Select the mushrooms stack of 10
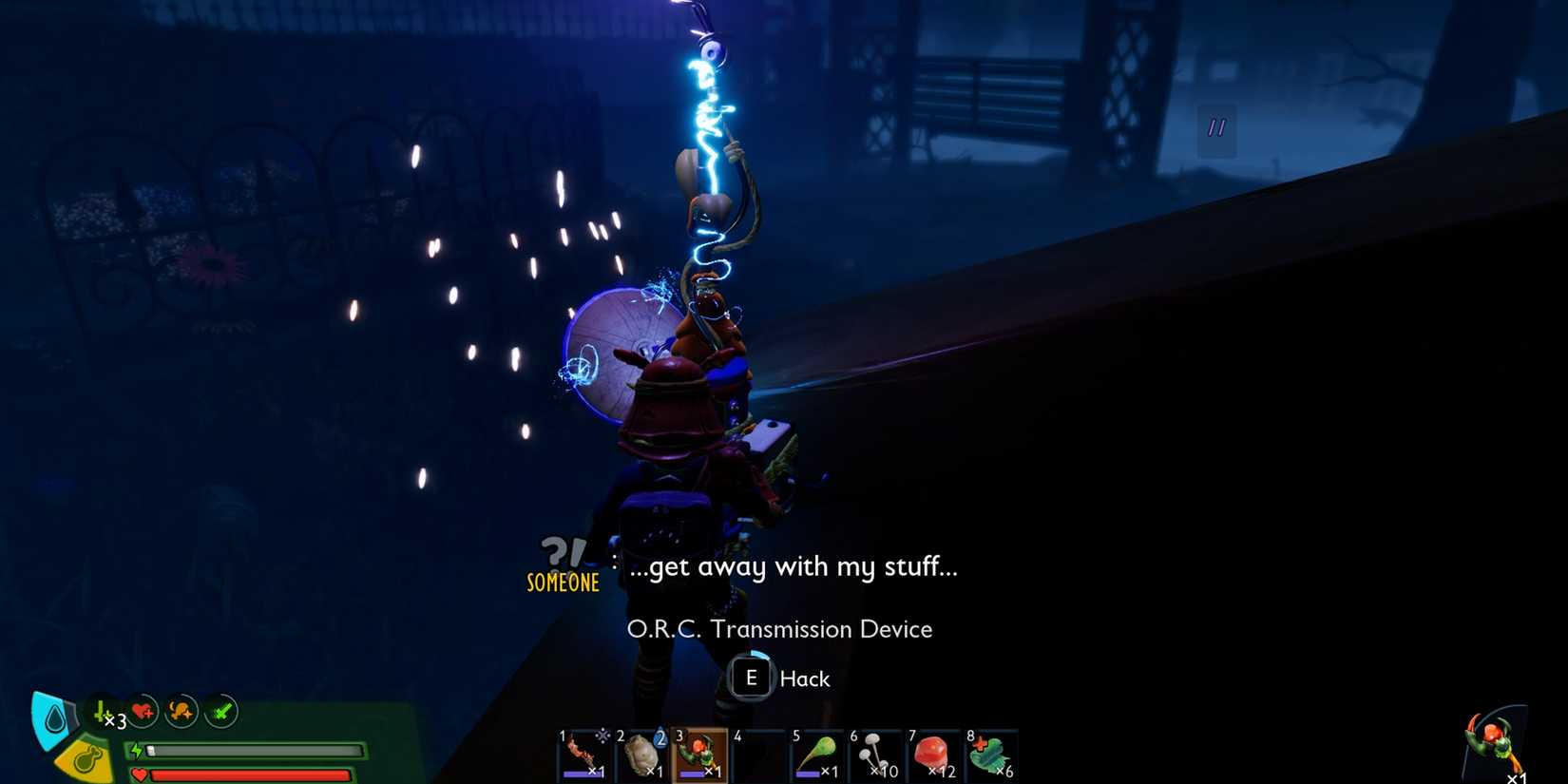1568x784 pixels. [x=874, y=753]
